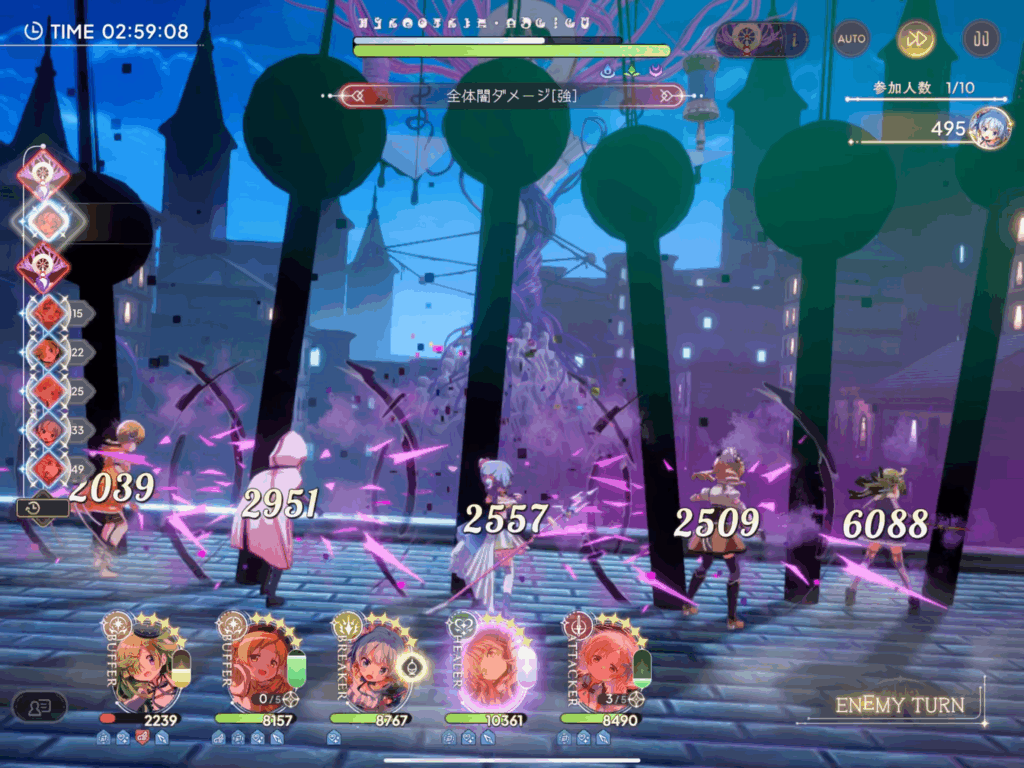The width and height of the screenshot is (1024, 768).
Task: Toggle the fast-forward speed button
Action: pos(916,39)
